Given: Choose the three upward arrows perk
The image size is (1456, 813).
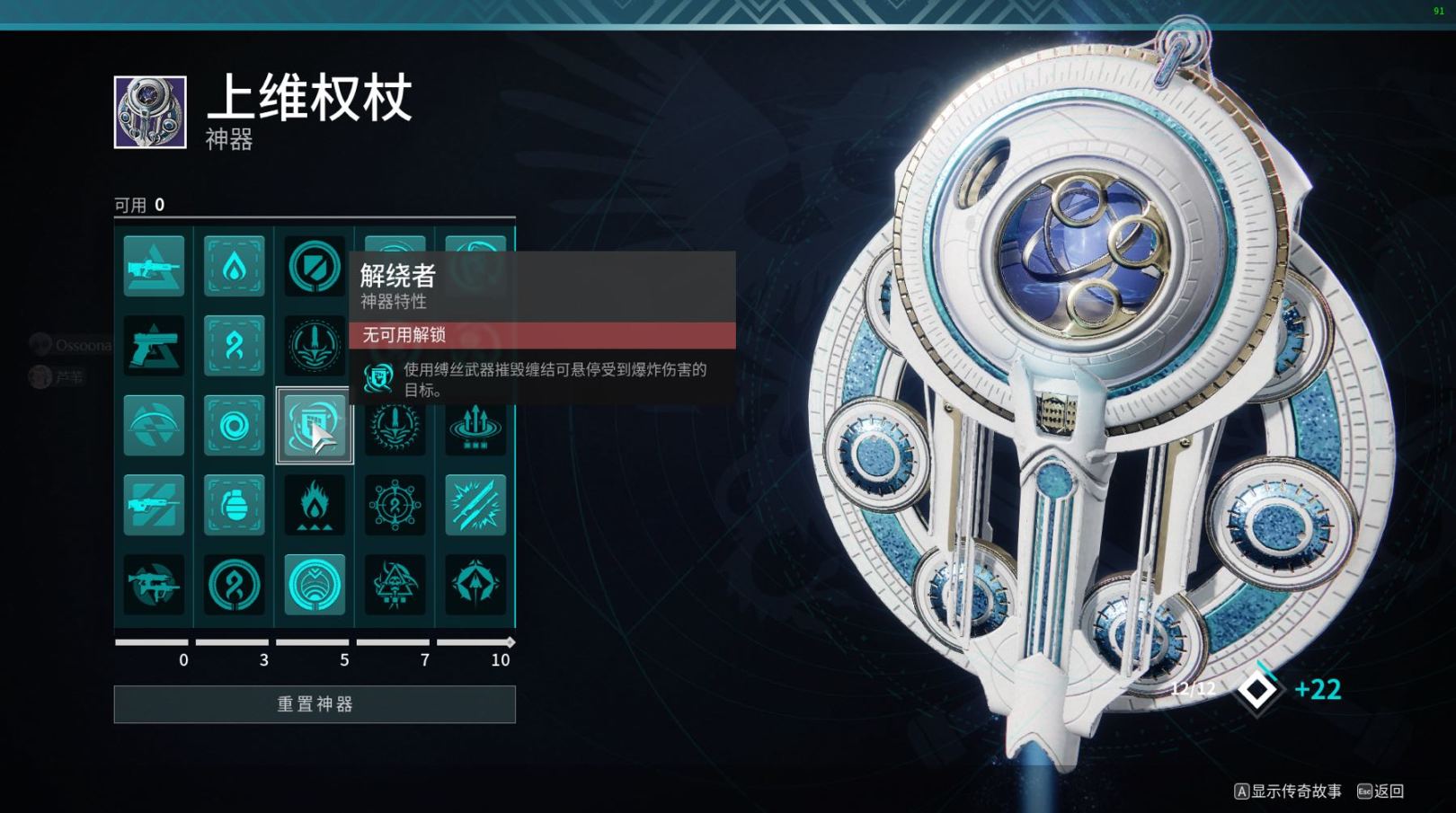Looking at the screenshot, I should pos(475,425).
